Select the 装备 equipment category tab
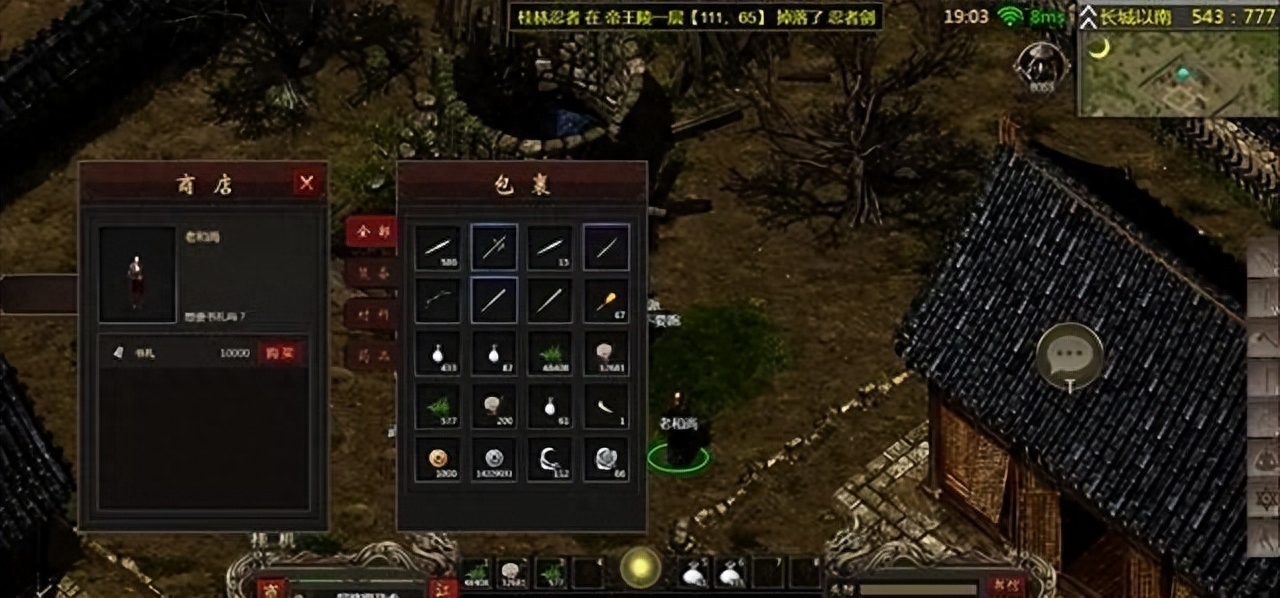 tap(370, 272)
